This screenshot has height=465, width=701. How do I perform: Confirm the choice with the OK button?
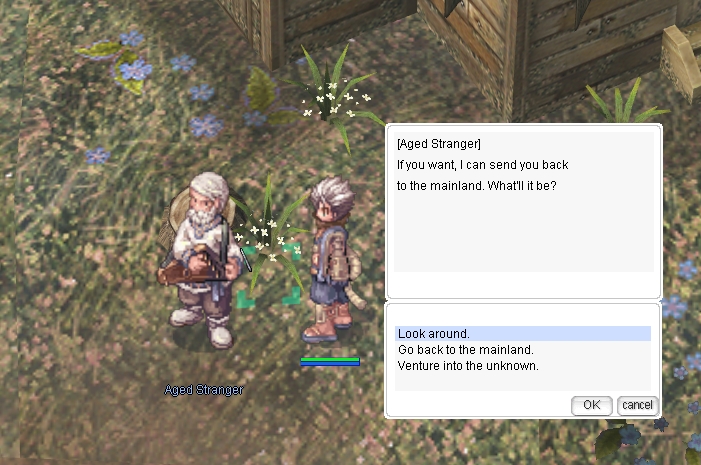pyautogui.click(x=591, y=405)
